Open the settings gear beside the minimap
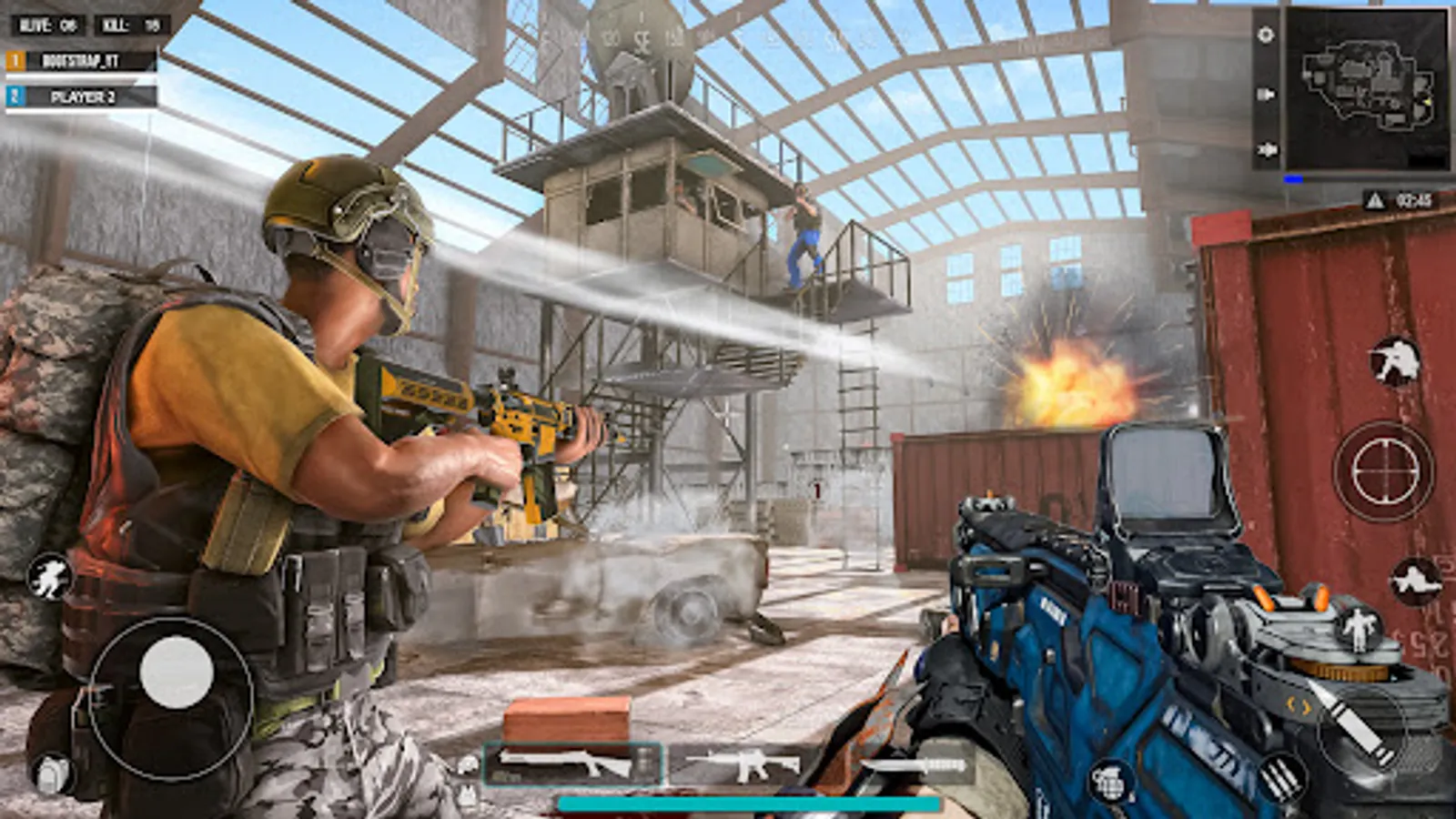Image resolution: width=1456 pixels, height=819 pixels. (1265, 35)
